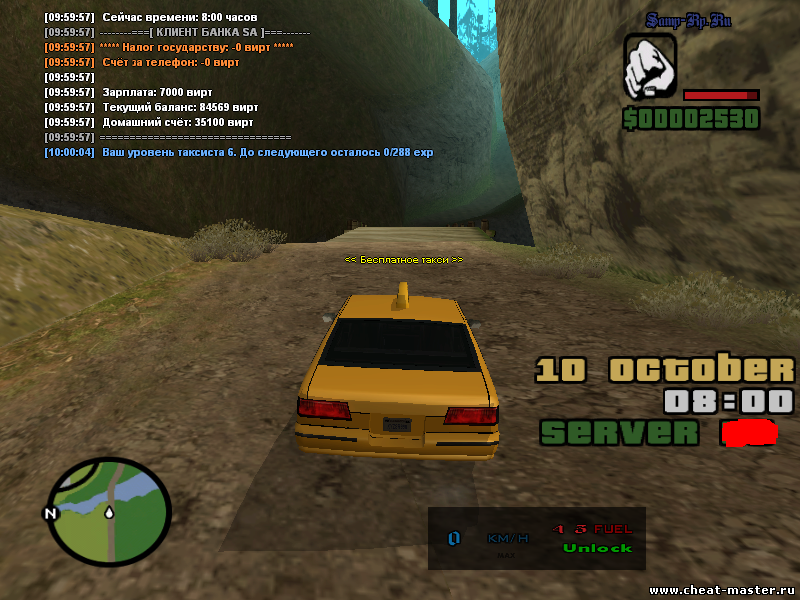This screenshot has width=800, height=600.
Task: Toggle the green Unlock door status
Action: click(597, 548)
